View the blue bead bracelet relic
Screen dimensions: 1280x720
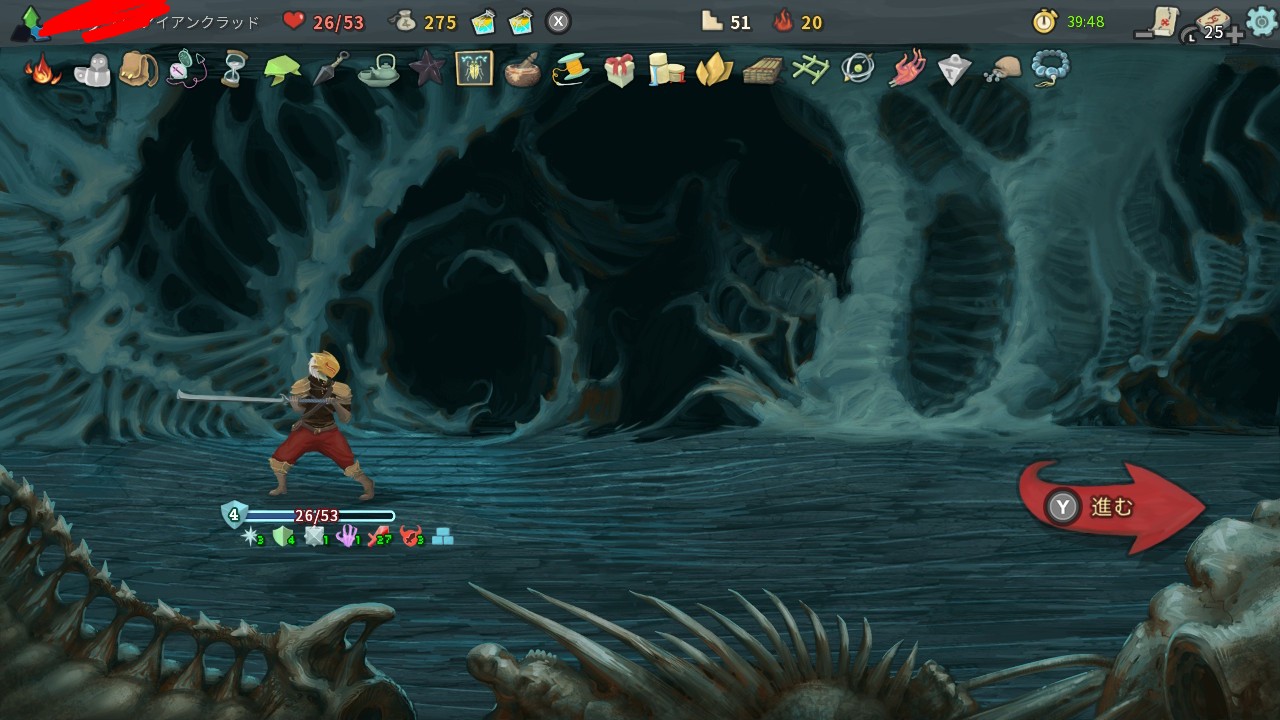point(1050,69)
